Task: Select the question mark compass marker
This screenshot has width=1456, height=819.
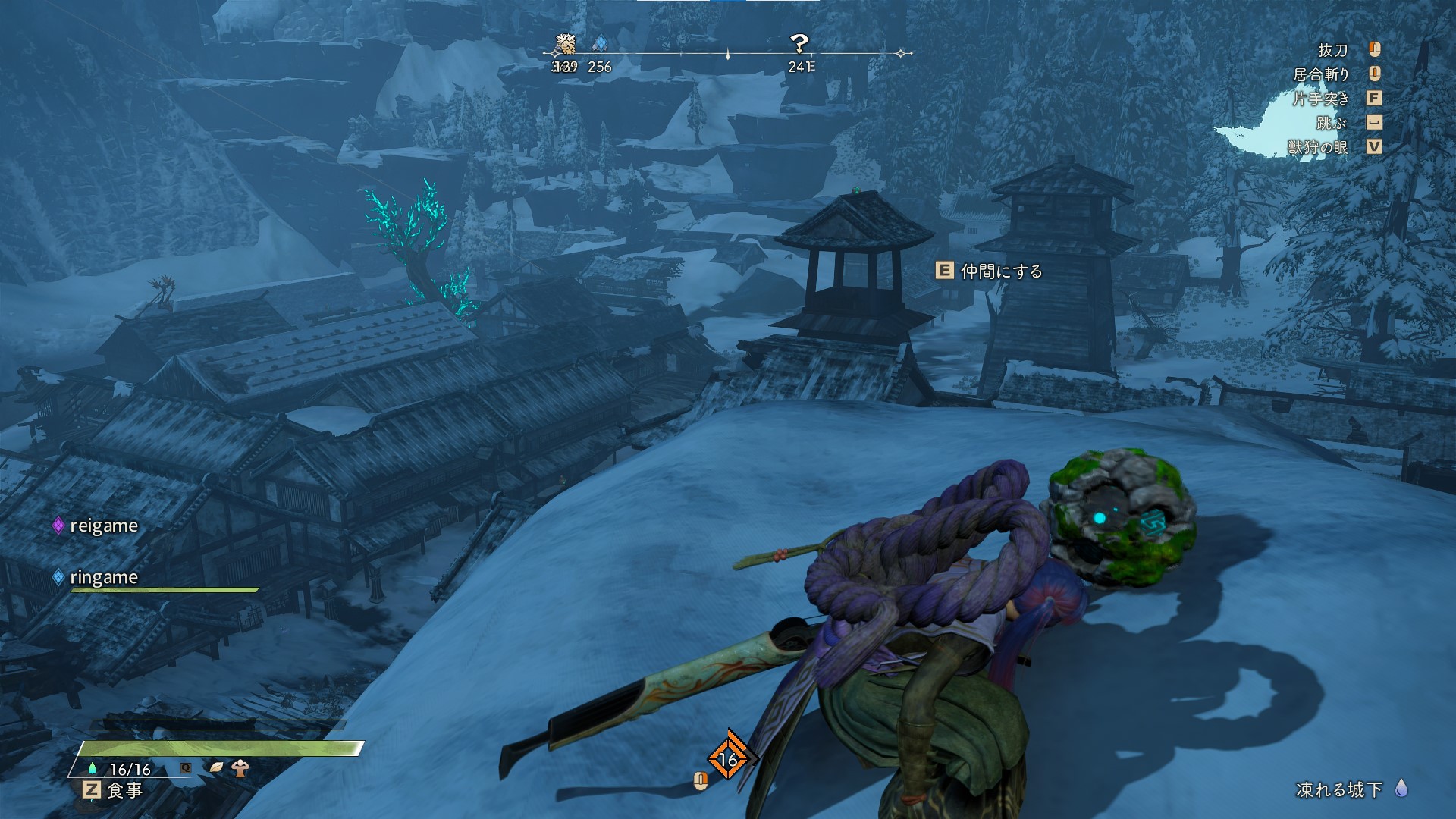Action: coord(799,43)
